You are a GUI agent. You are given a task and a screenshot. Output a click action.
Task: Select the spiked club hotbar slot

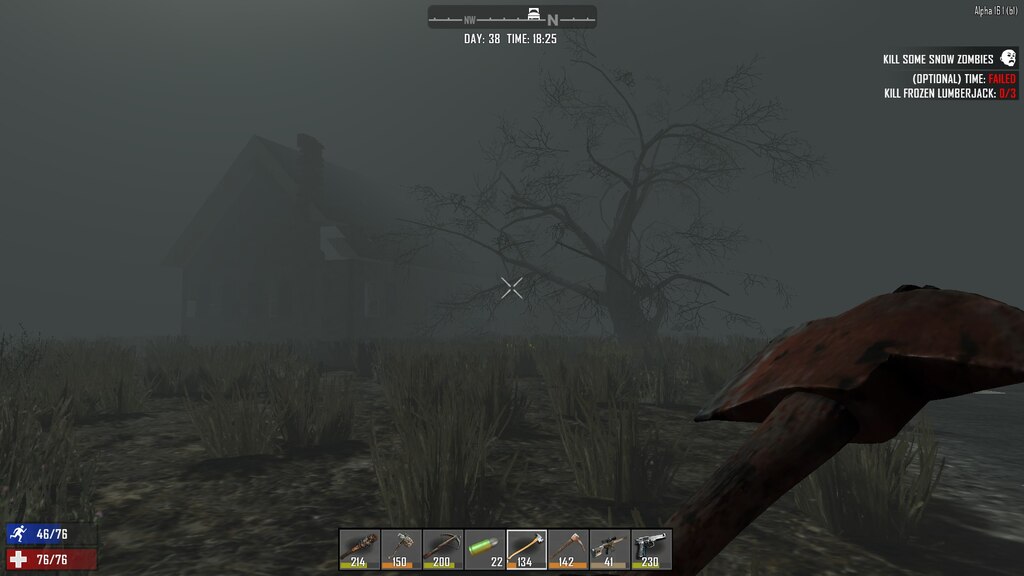pyautogui.click(x=359, y=549)
